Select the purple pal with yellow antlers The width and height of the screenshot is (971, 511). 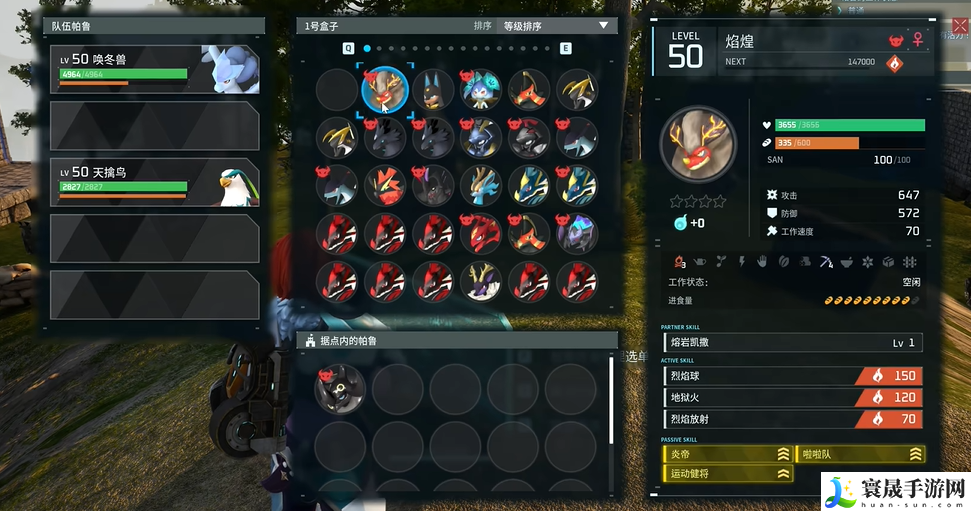481,281
